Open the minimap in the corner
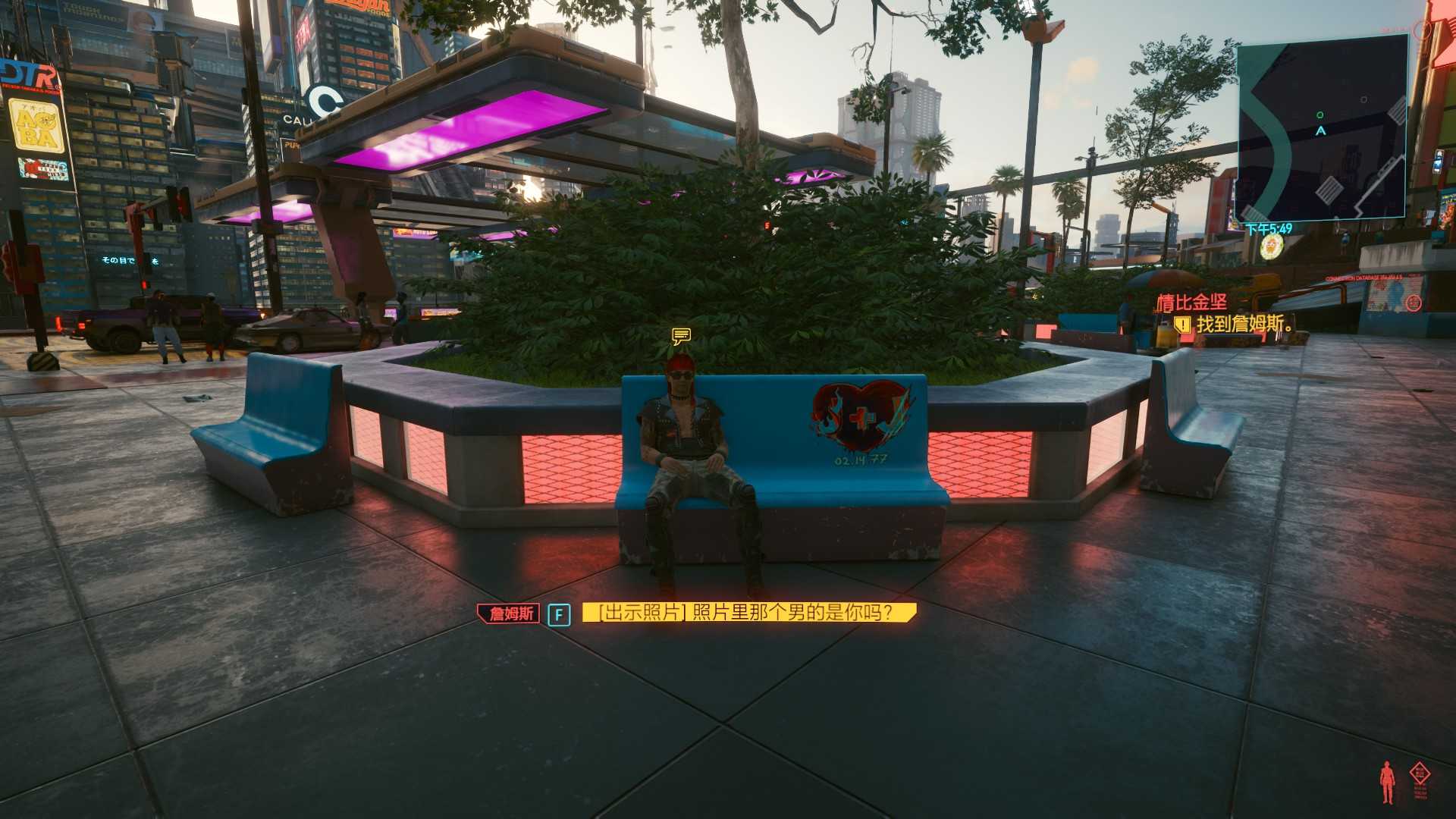Image resolution: width=1456 pixels, height=819 pixels. pyautogui.click(x=1322, y=130)
